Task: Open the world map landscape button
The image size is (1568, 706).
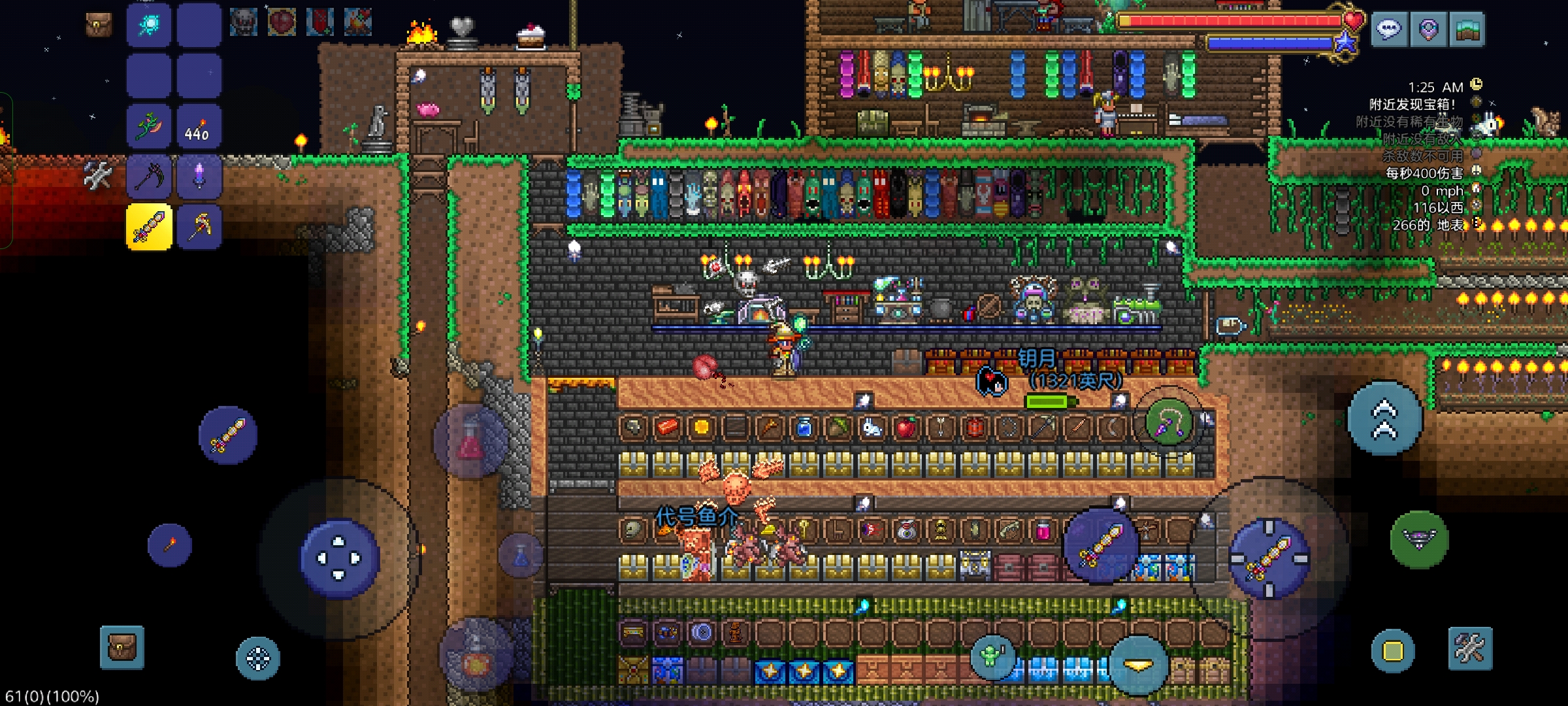Action: [x=1467, y=29]
